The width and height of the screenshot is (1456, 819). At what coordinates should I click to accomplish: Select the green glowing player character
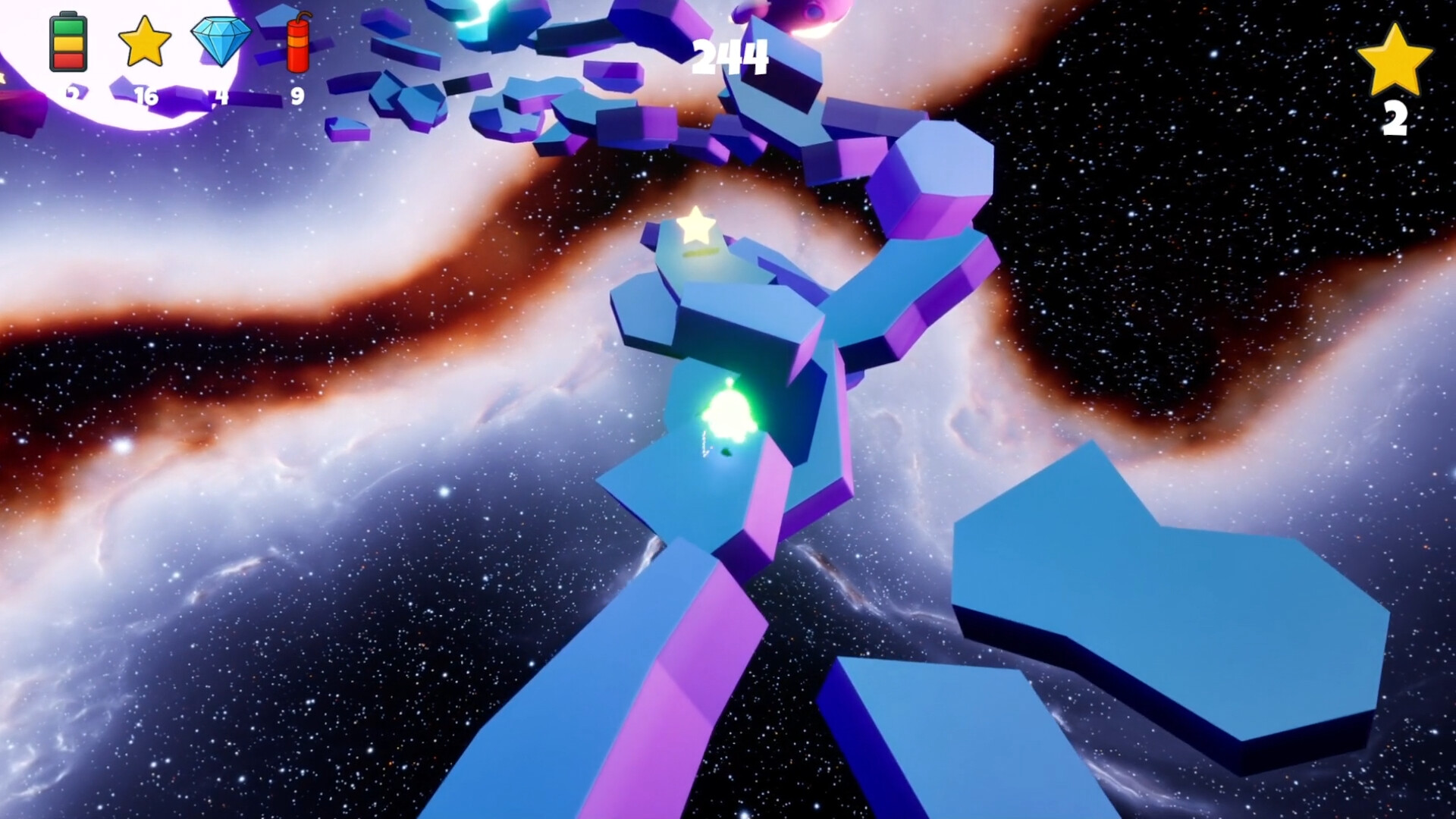pos(730,410)
